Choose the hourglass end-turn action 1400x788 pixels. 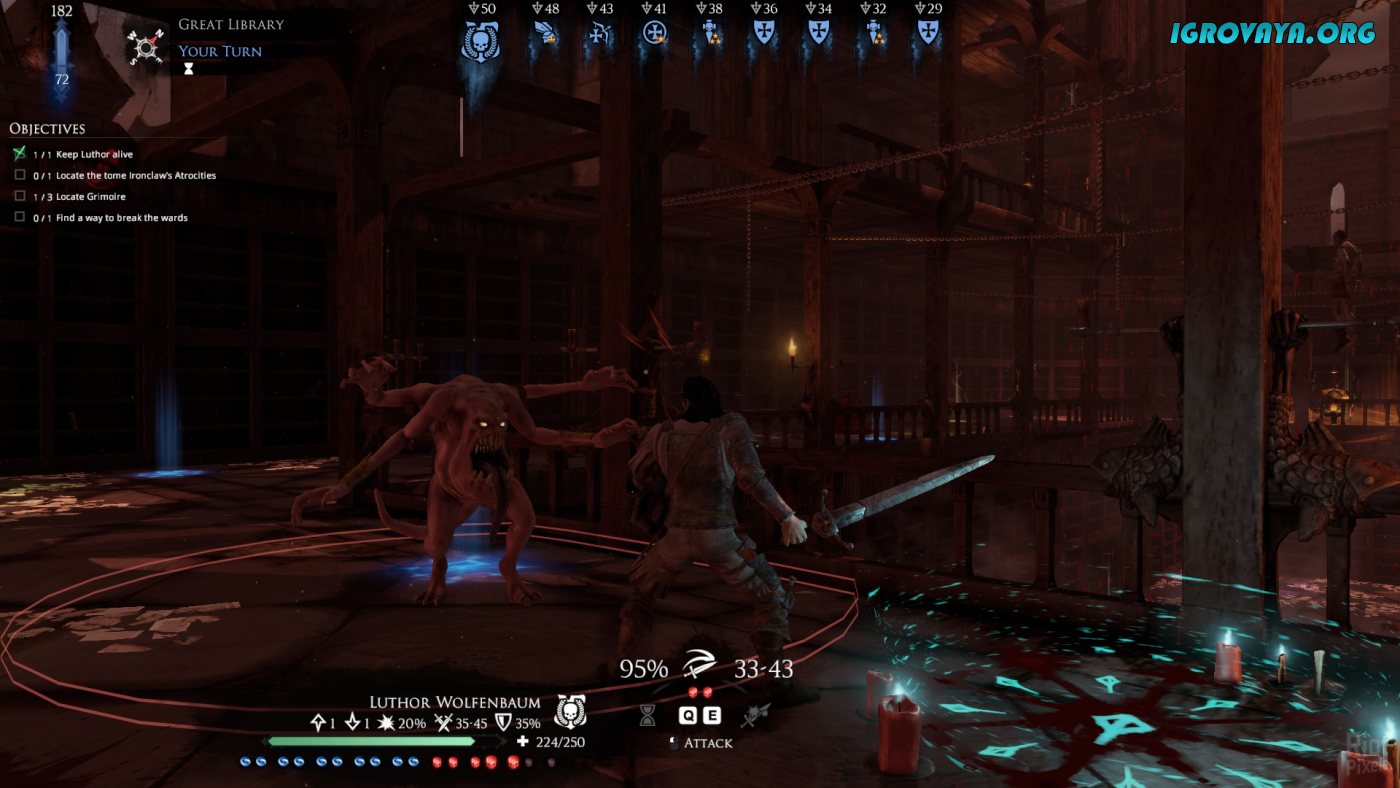(648, 714)
